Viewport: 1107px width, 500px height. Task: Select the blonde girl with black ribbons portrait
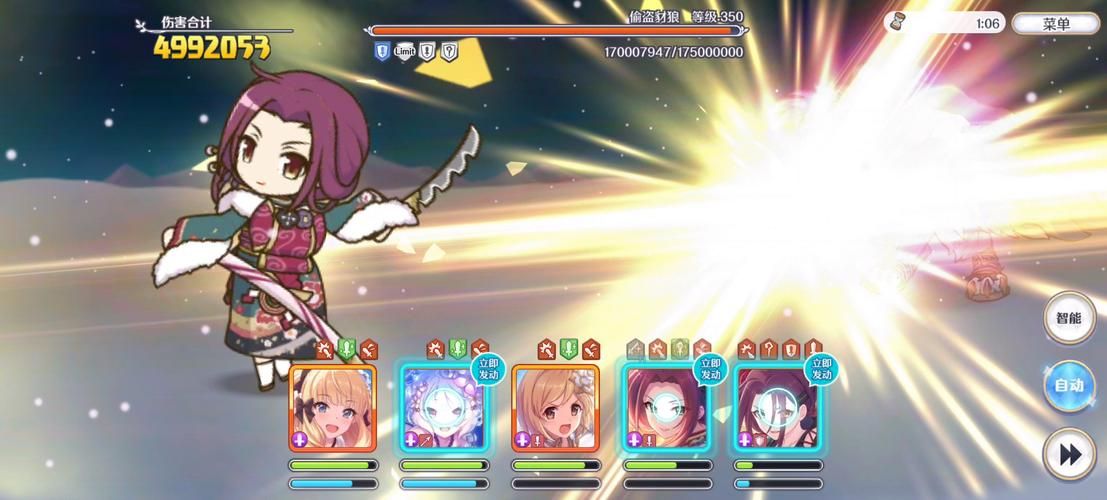point(333,407)
